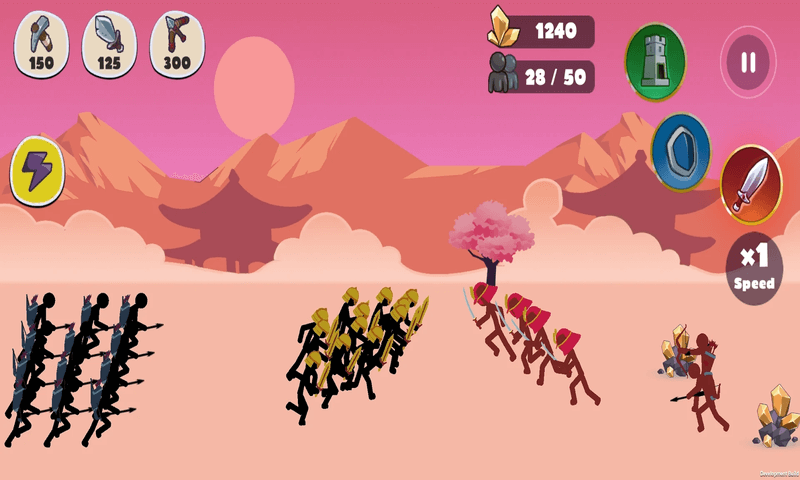Screen dimensions: 800x480
Task: Order an attack with the red sword button
Action: coord(750,184)
